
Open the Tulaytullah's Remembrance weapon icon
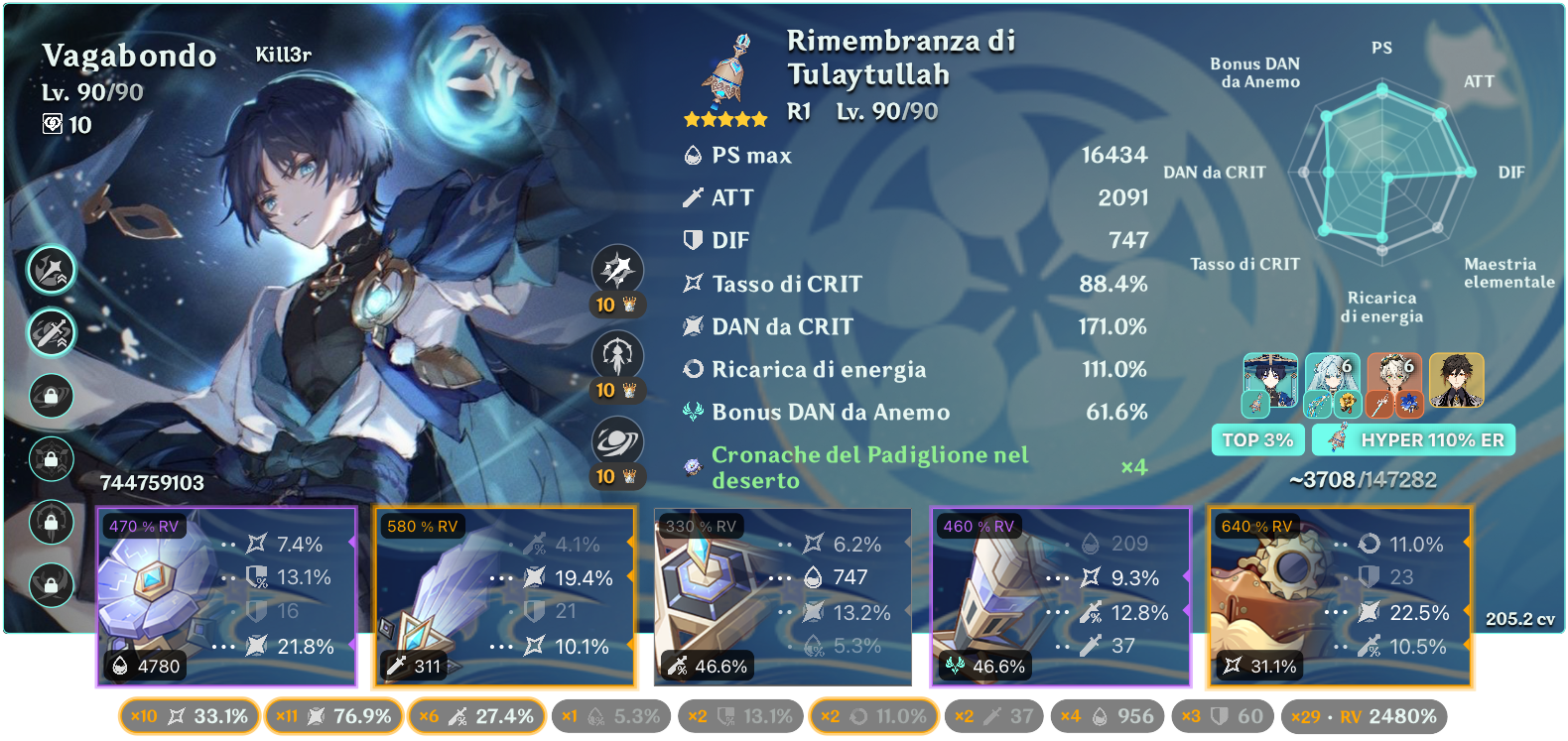click(x=727, y=71)
